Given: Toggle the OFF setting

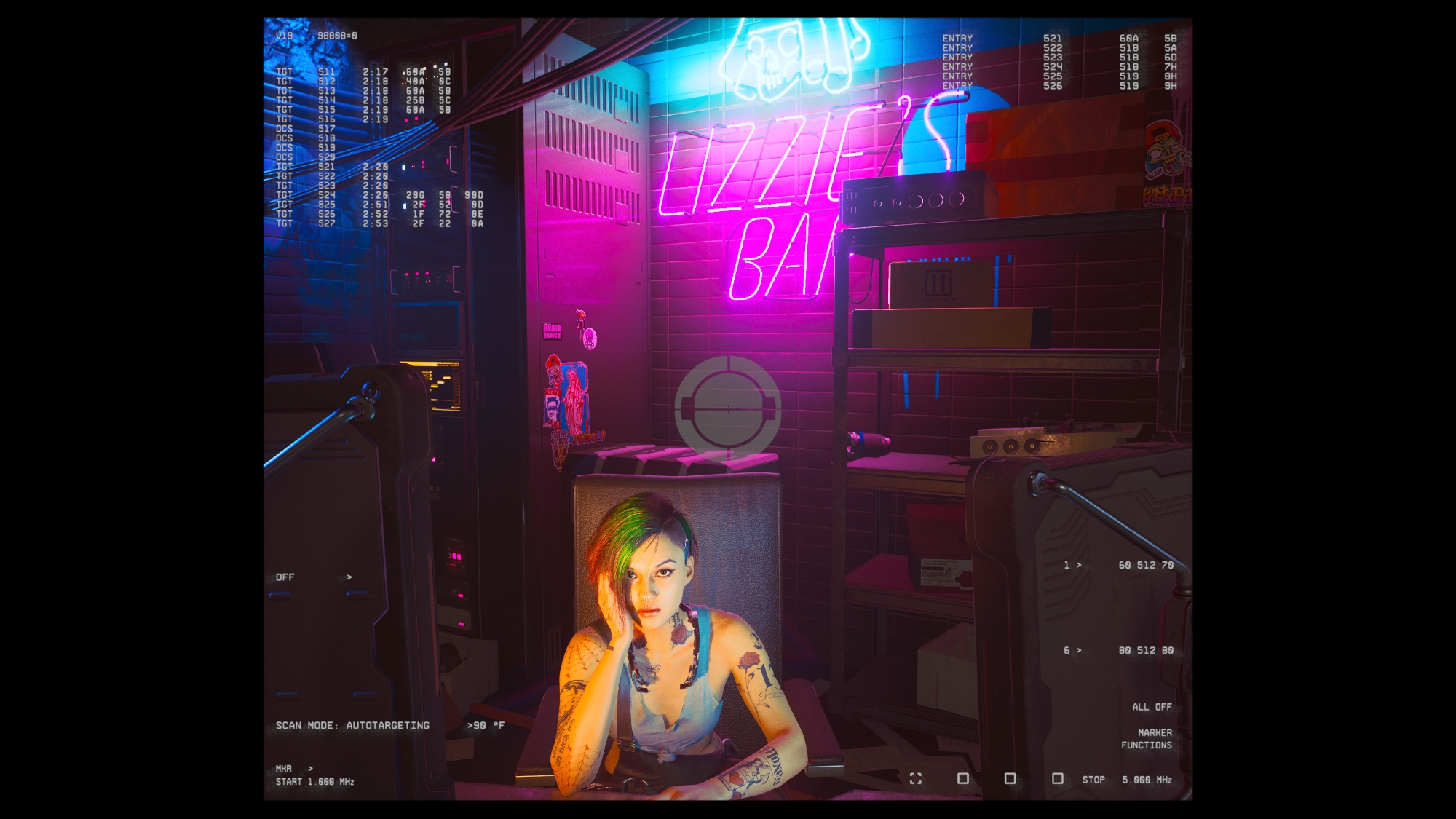Looking at the screenshot, I should point(285,577).
